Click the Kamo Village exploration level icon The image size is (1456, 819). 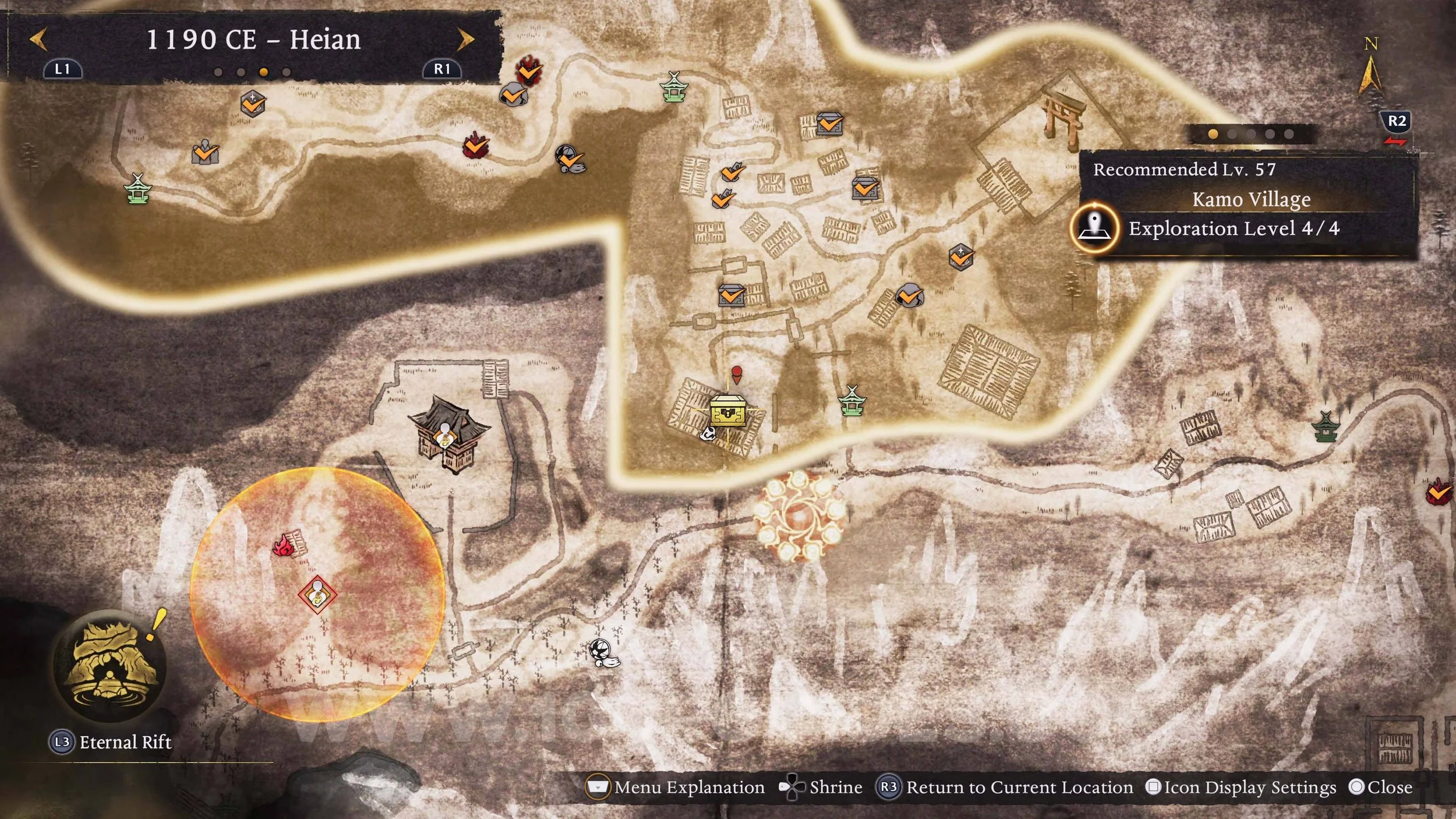[1095, 228]
